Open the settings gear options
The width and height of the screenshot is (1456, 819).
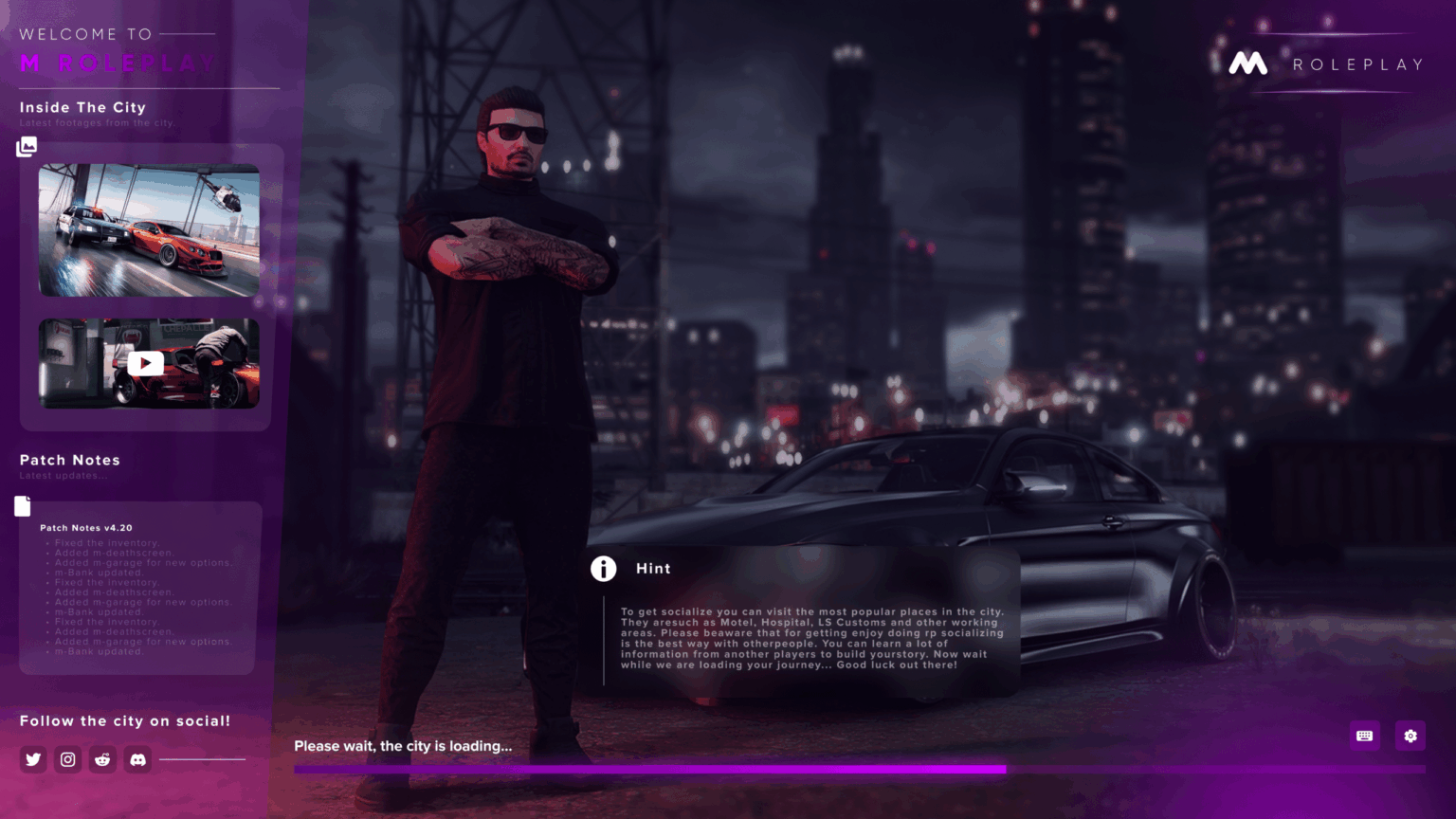(x=1410, y=736)
